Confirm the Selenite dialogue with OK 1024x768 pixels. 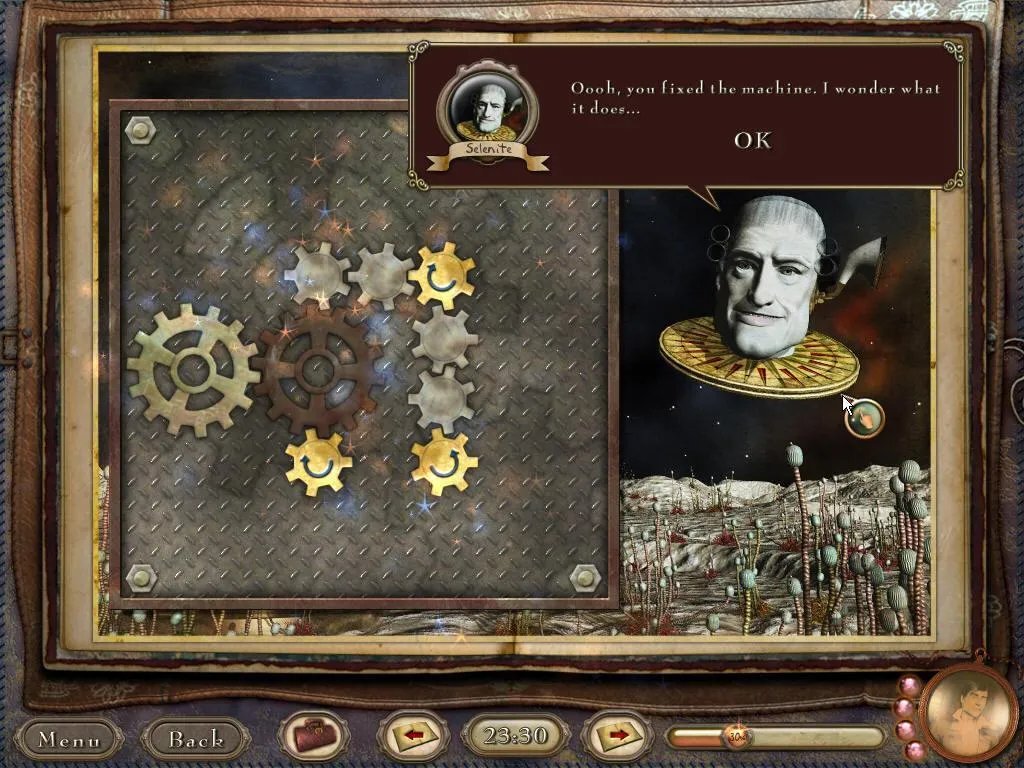tap(752, 140)
